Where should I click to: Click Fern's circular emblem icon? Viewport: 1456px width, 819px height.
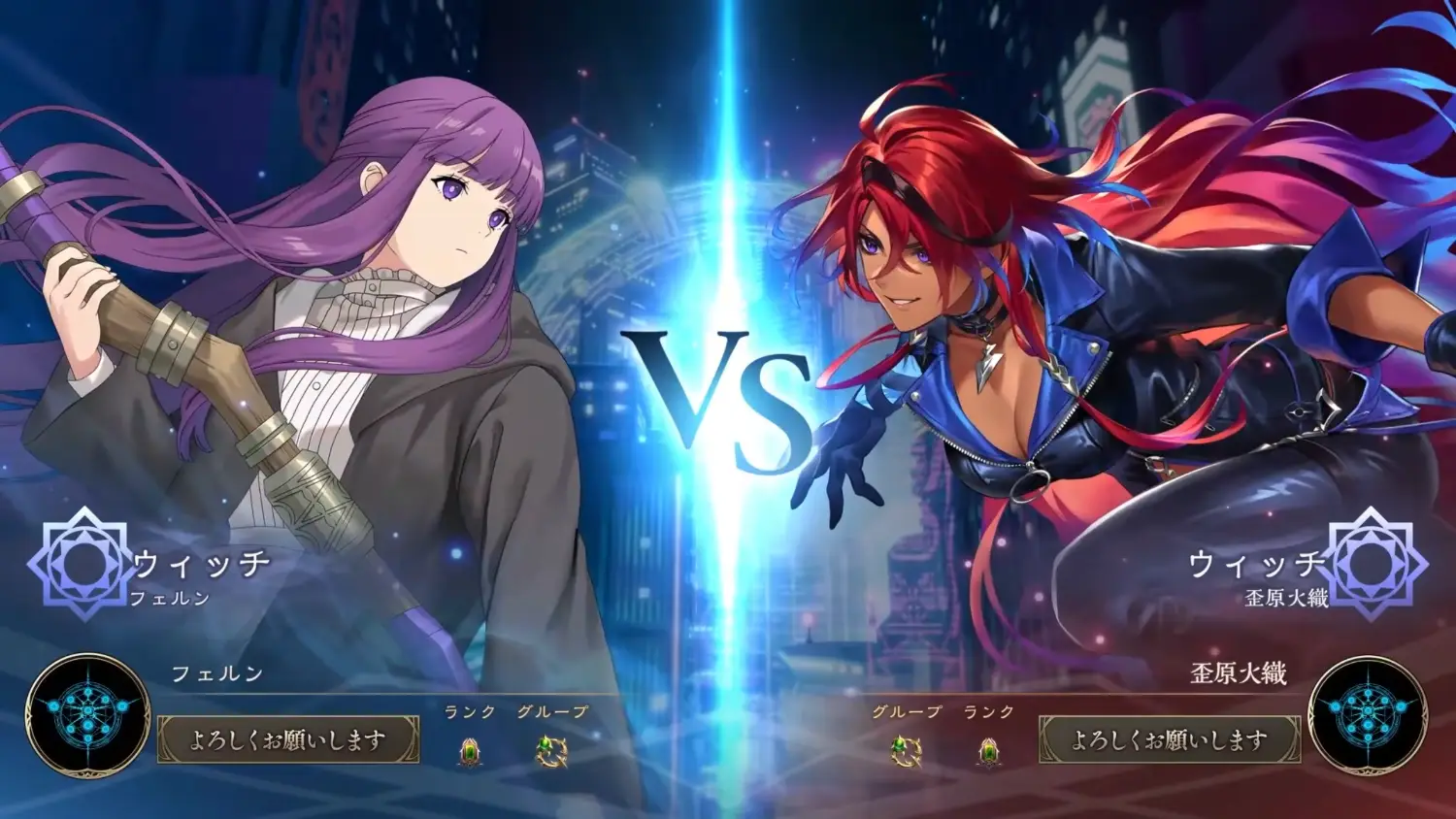pos(87,715)
